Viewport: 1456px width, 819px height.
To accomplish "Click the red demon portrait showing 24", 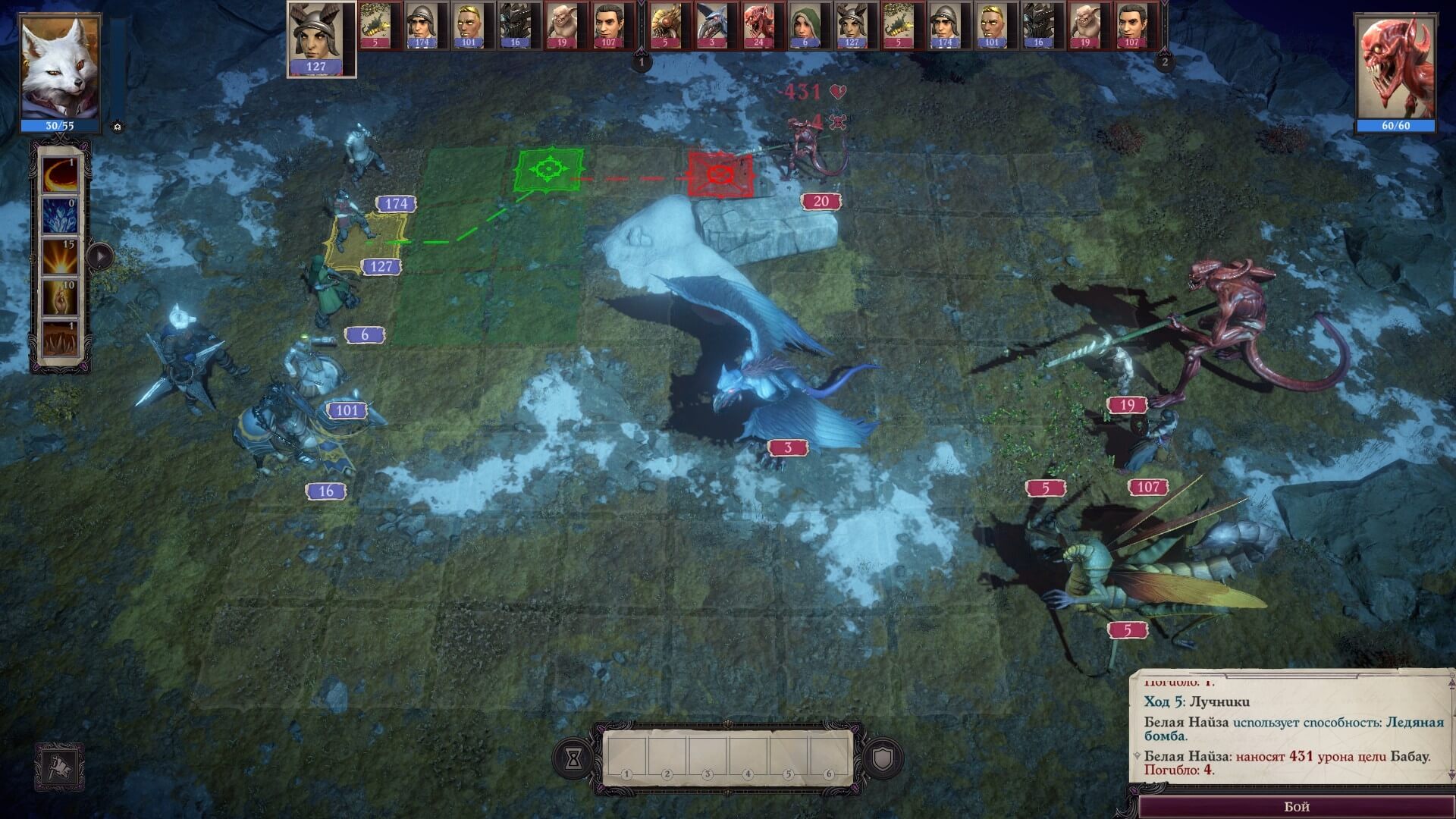I will point(758,25).
